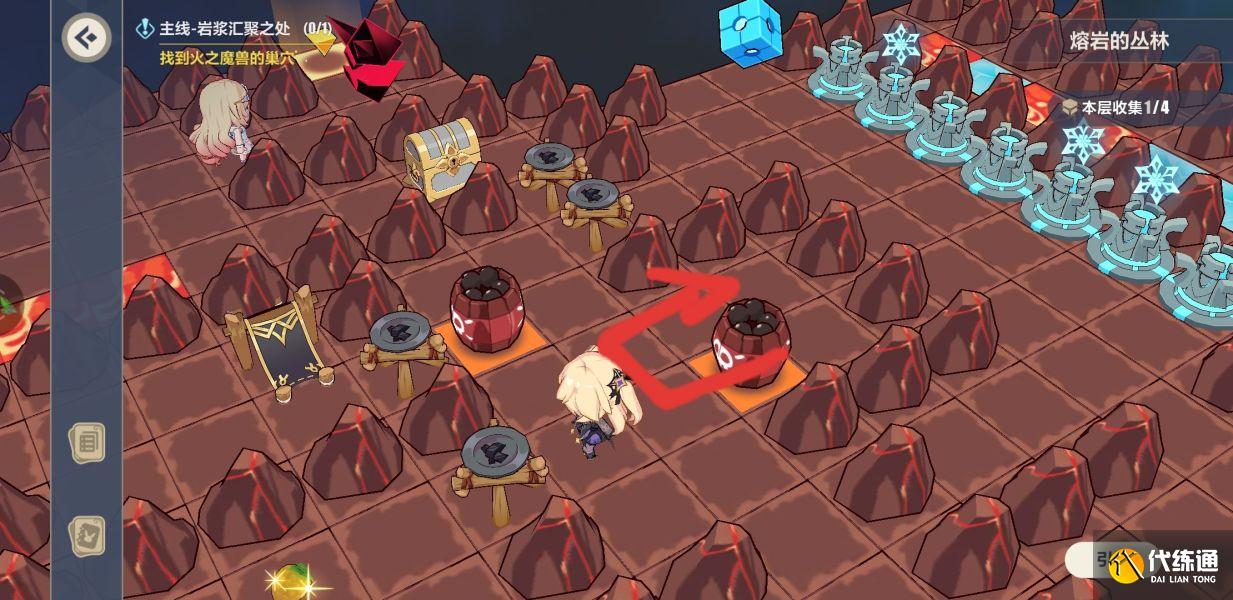The height and width of the screenshot is (600, 1233).
Task: Open the bird card icon in sidebar
Action: tap(87, 536)
